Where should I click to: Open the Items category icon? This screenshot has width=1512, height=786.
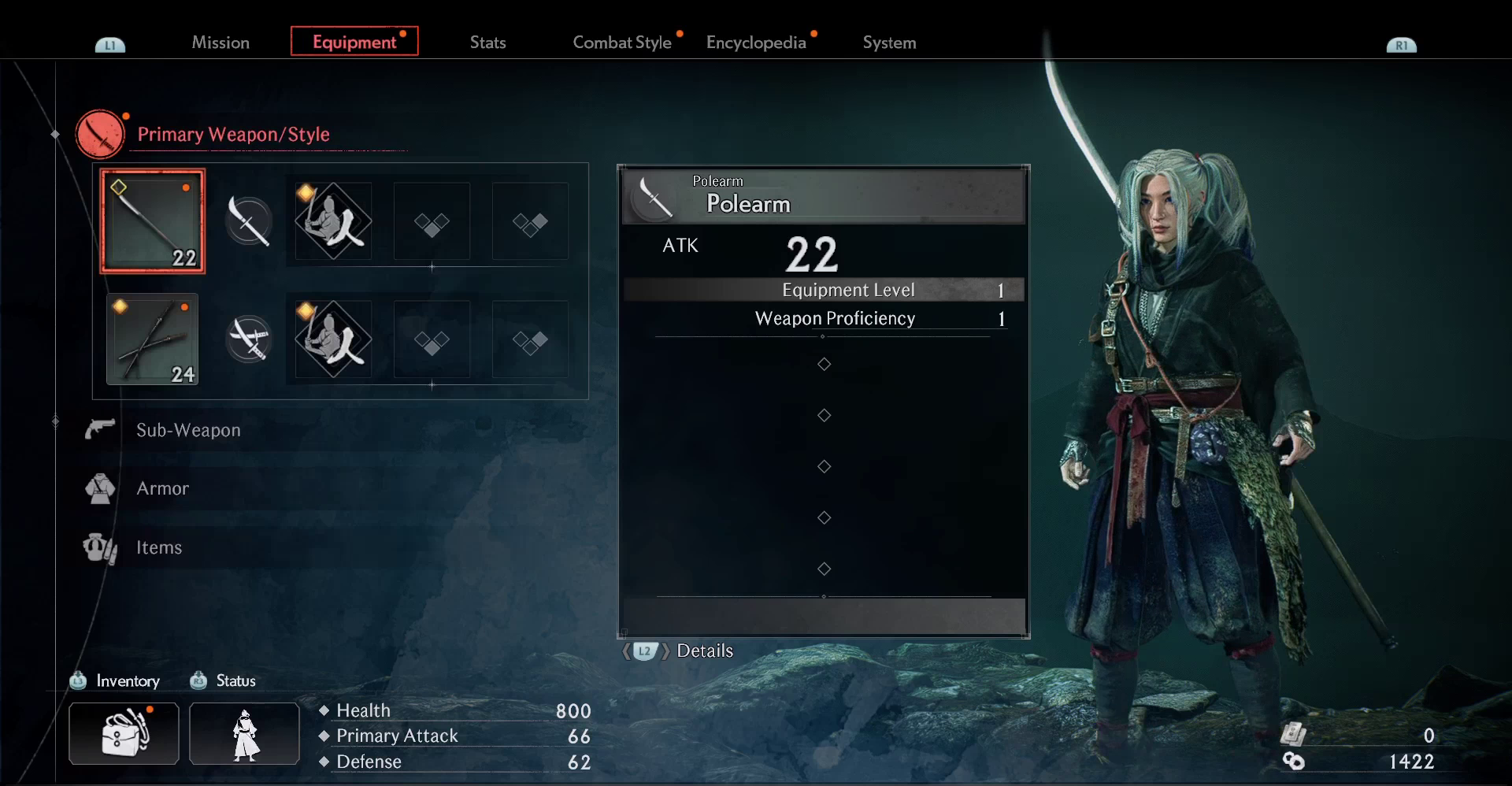(x=98, y=547)
